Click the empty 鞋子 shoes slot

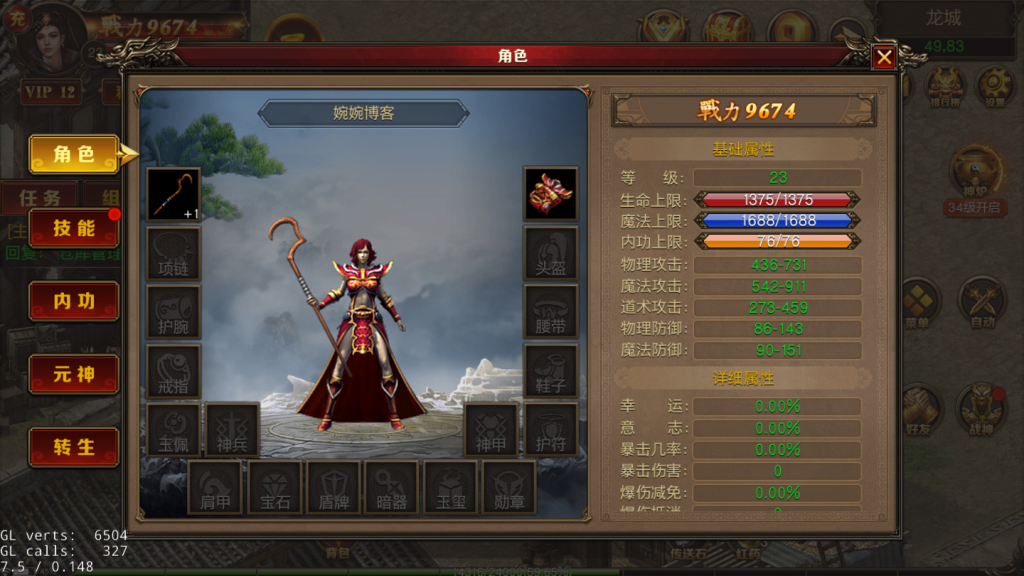[550, 371]
